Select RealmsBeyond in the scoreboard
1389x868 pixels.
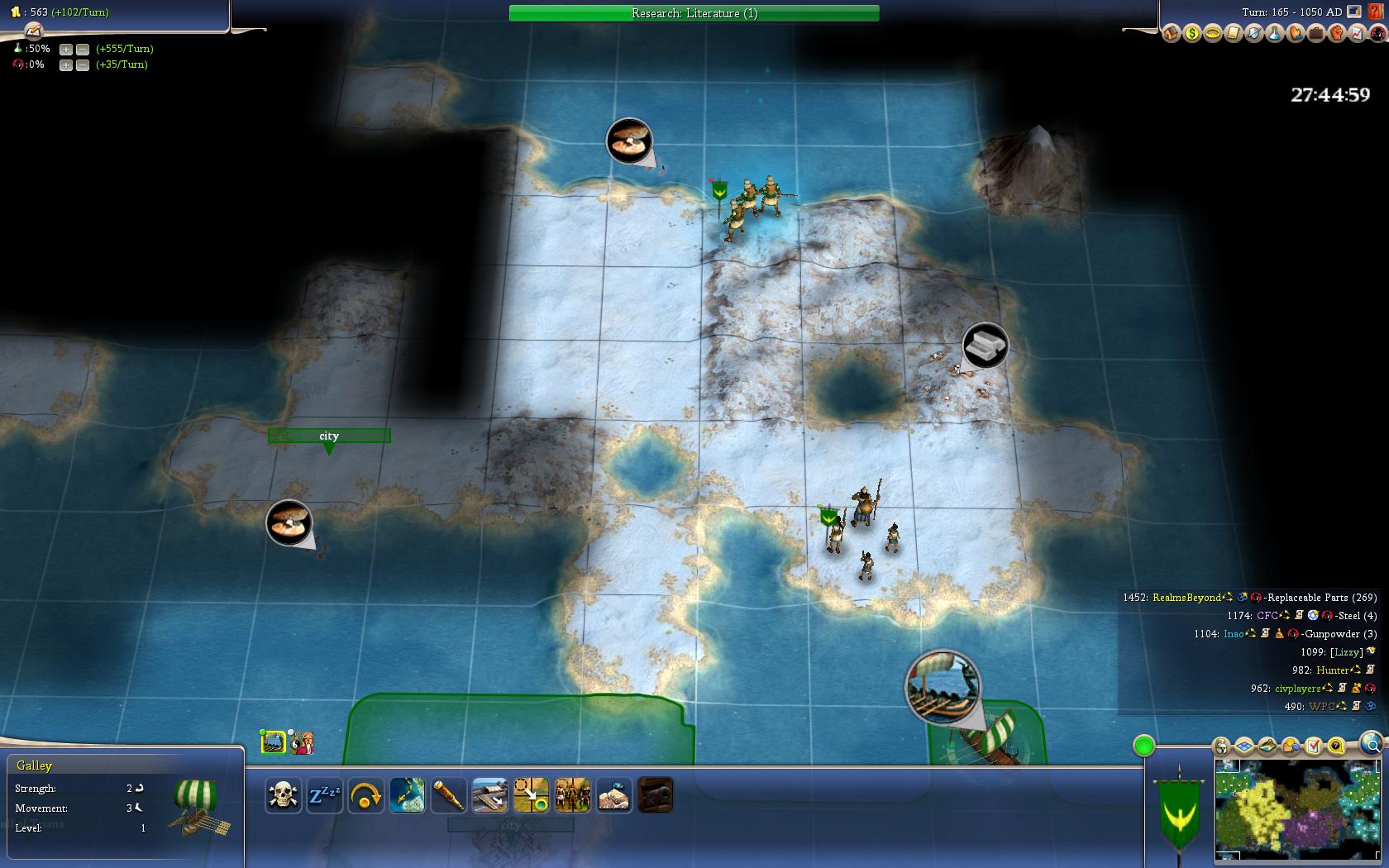pos(1186,598)
